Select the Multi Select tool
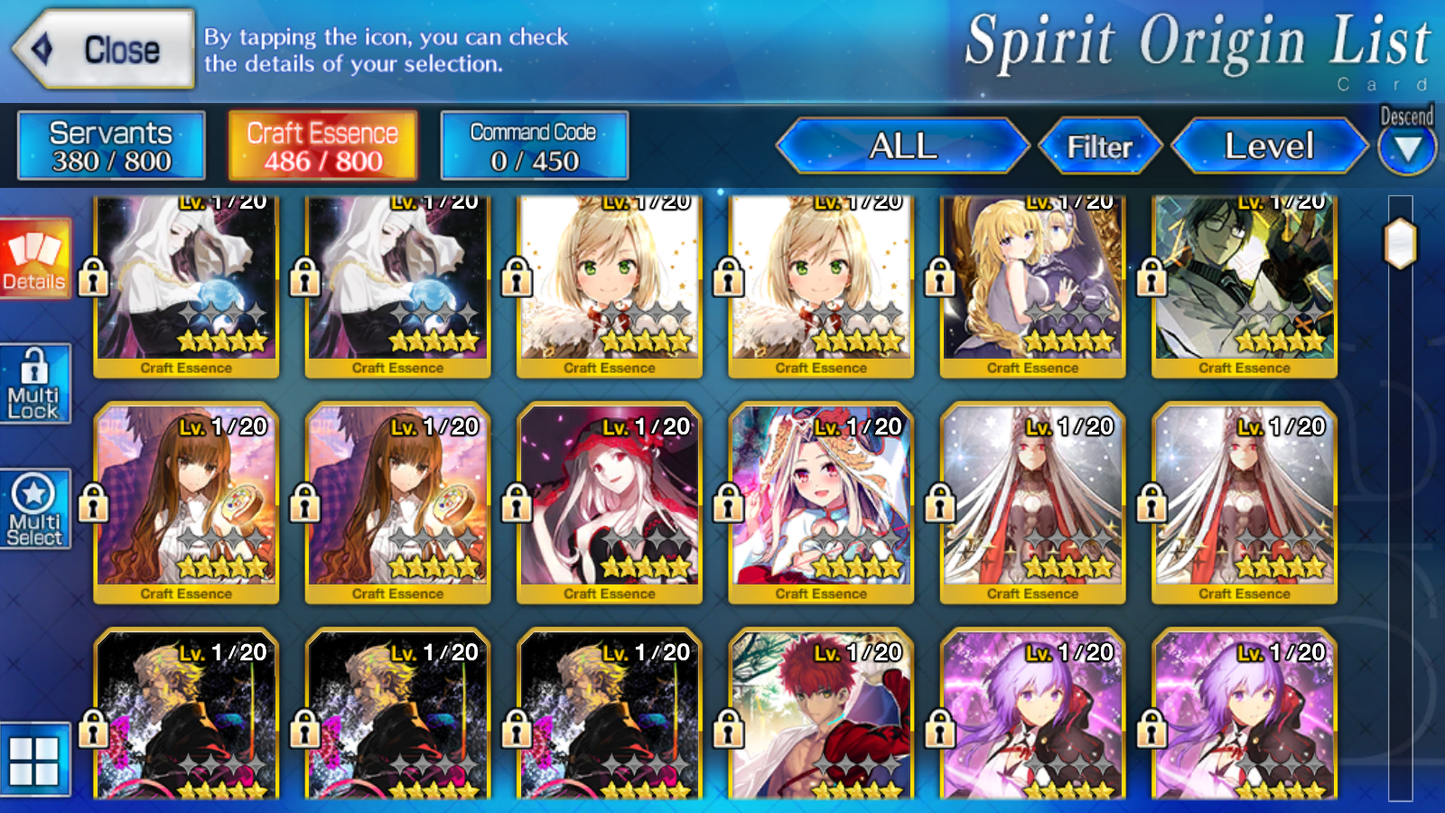1445x813 pixels. pos(34,507)
